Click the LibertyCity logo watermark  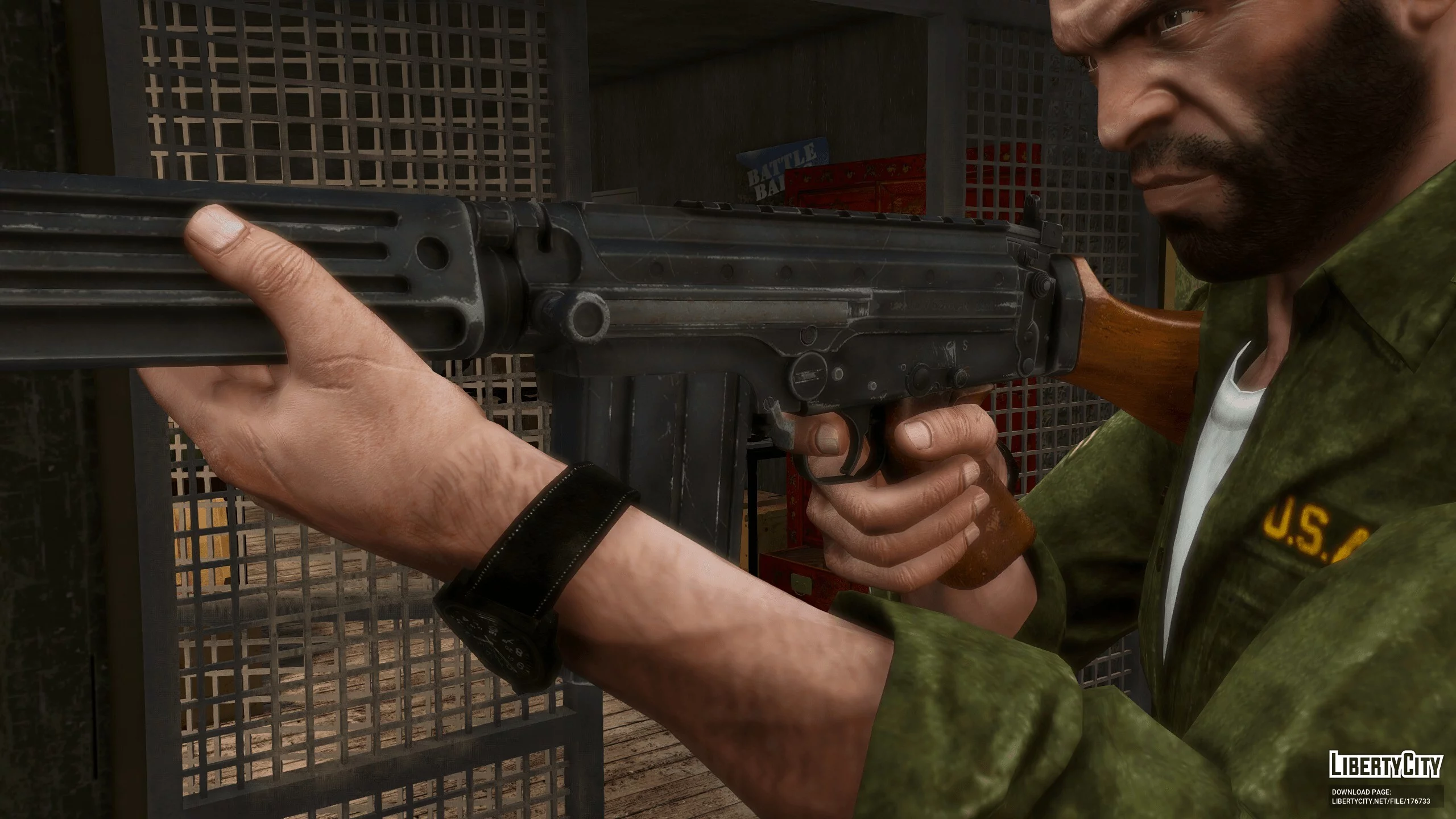pyautogui.click(x=1384, y=765)
